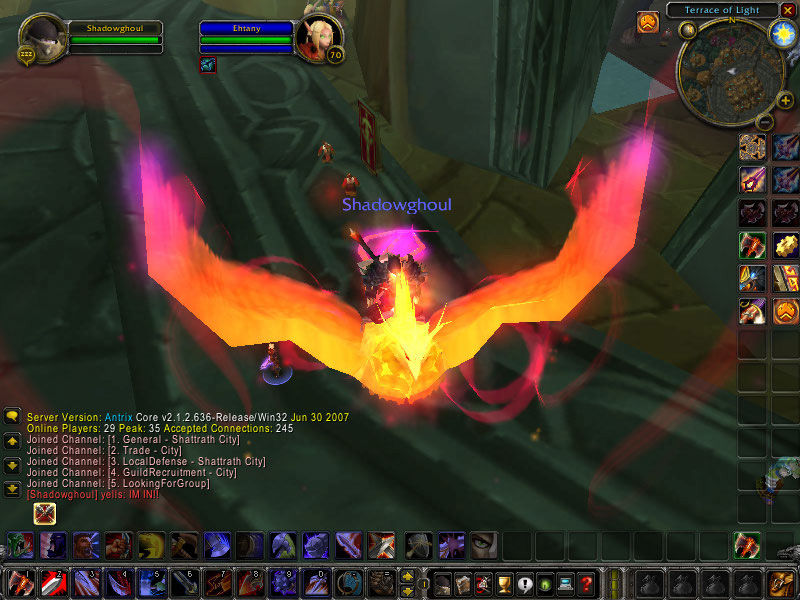Viewport: 800px width, 600px height.
Task: Click the orange tracking icon left of minimap
Action: (x=647, y=21)
